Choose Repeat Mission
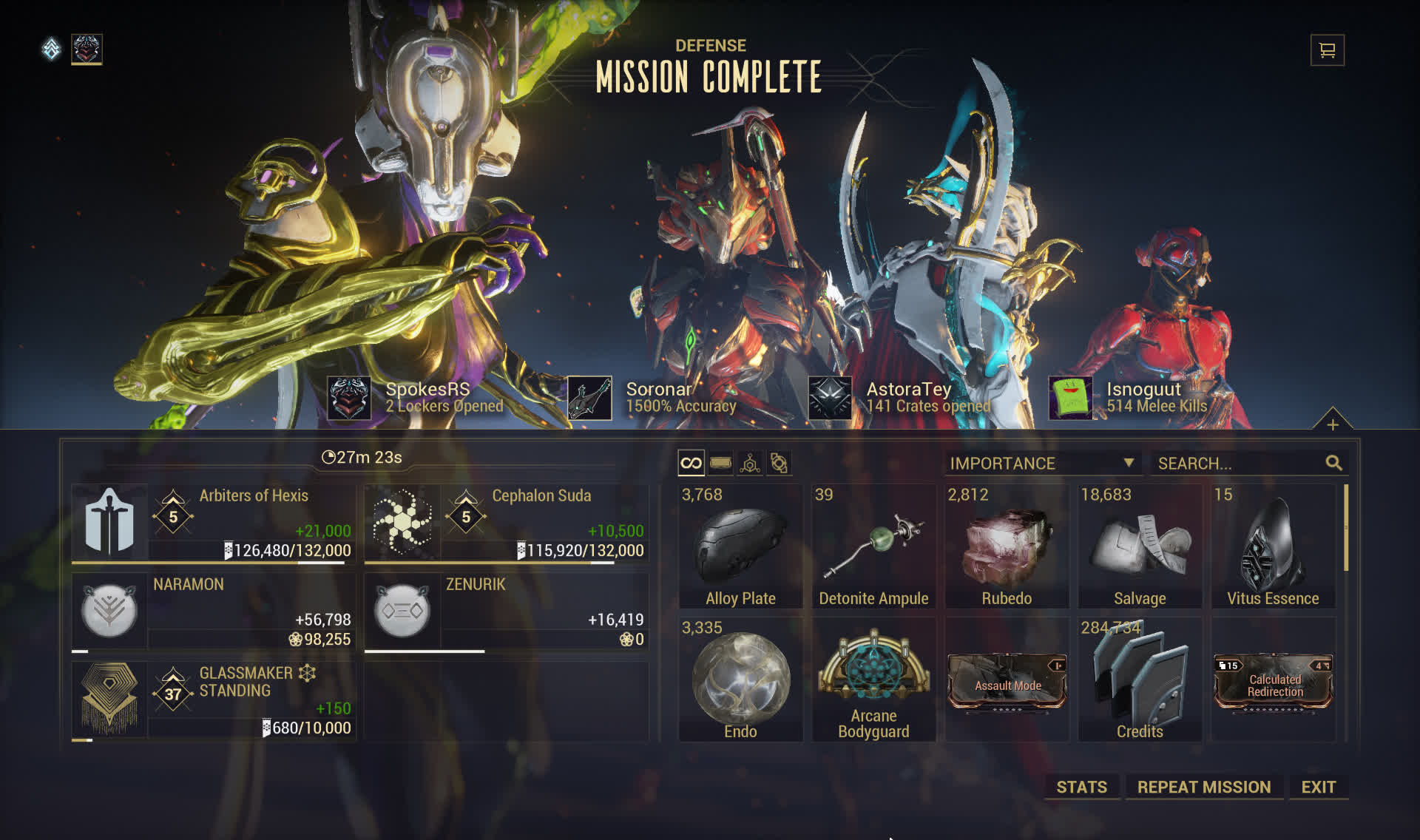 (x=1203, y=787)
